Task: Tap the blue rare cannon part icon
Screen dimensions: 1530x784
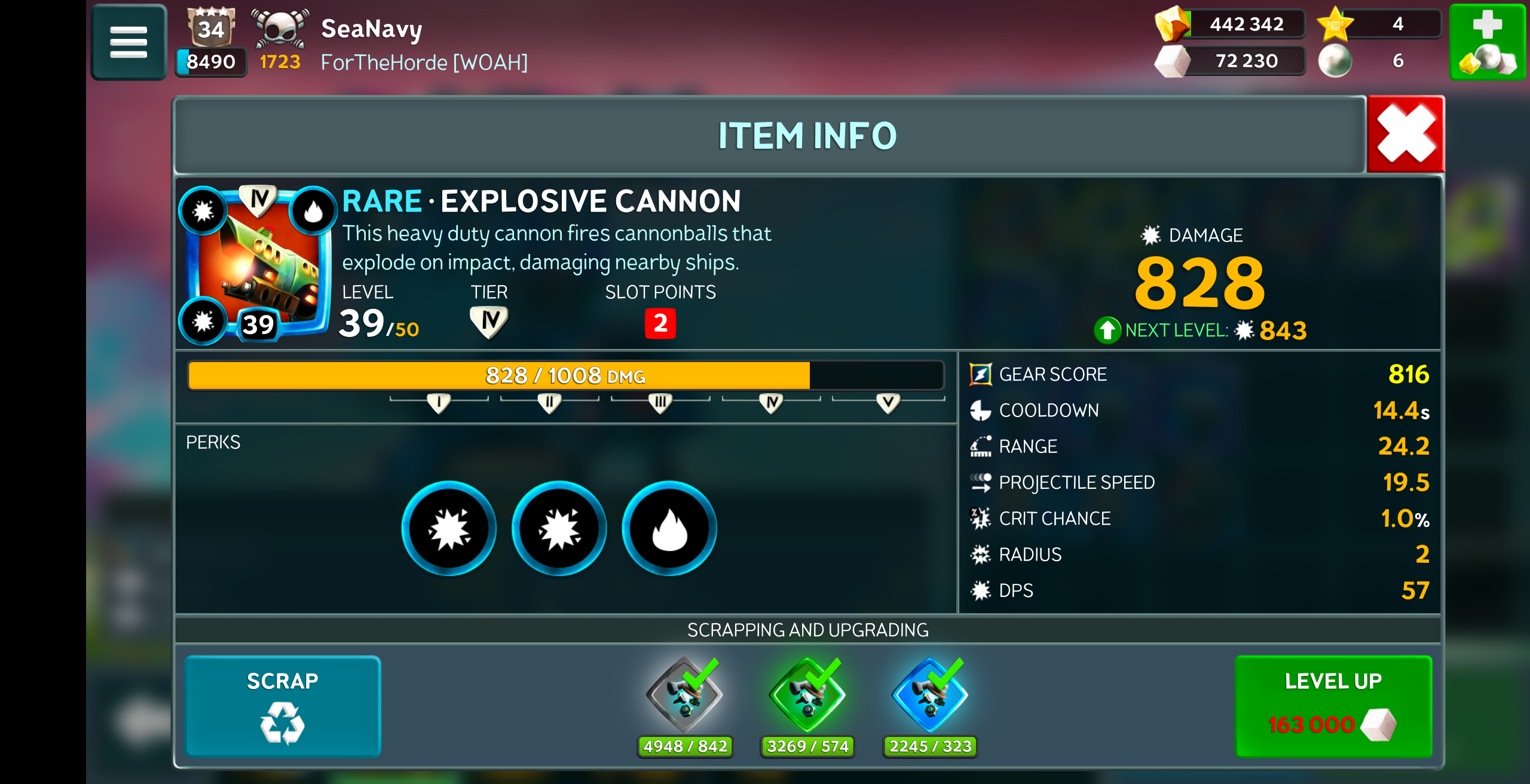Action: (930, 695)
